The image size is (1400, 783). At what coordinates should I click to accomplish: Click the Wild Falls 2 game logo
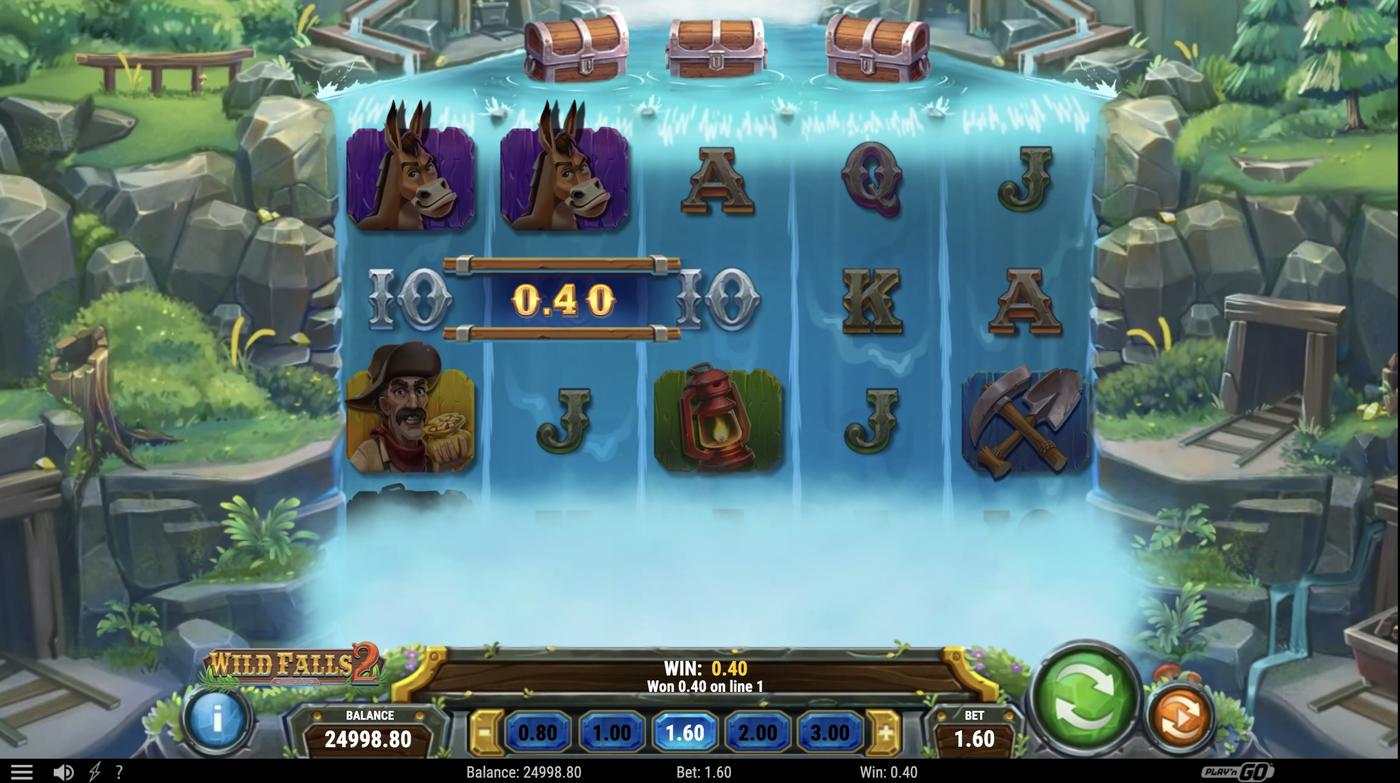tap(295, 665)
